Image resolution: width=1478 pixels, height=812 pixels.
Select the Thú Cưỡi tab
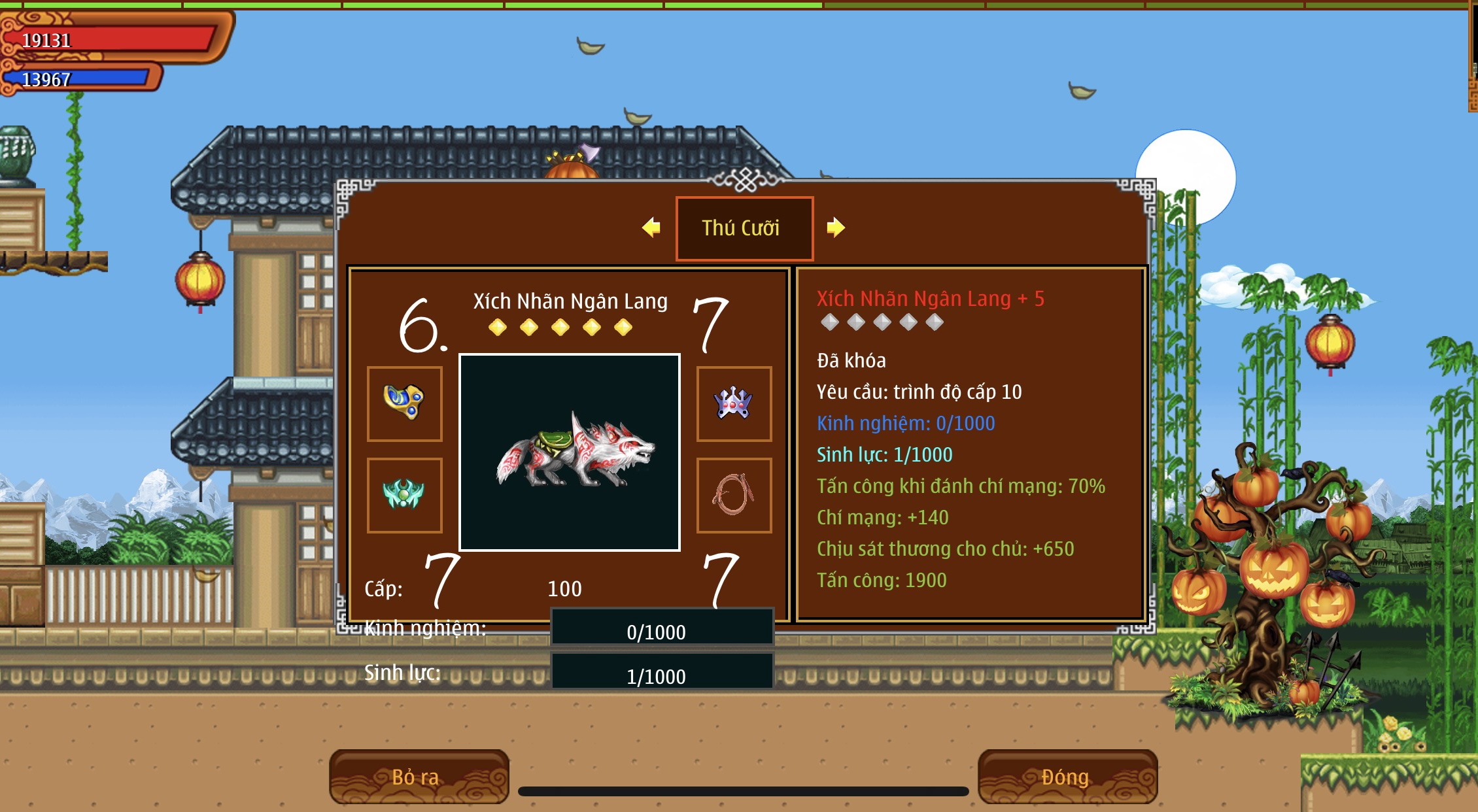coord(744,228)
